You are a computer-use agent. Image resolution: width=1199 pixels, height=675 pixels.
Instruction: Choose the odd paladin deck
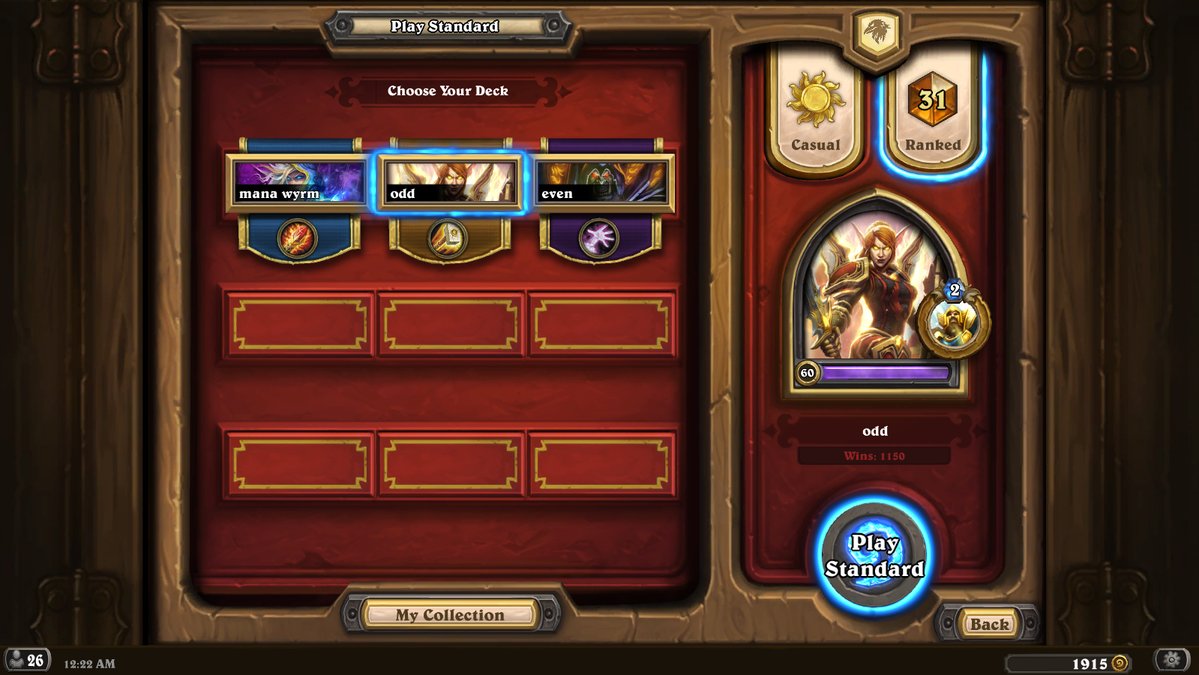(448, 183)
